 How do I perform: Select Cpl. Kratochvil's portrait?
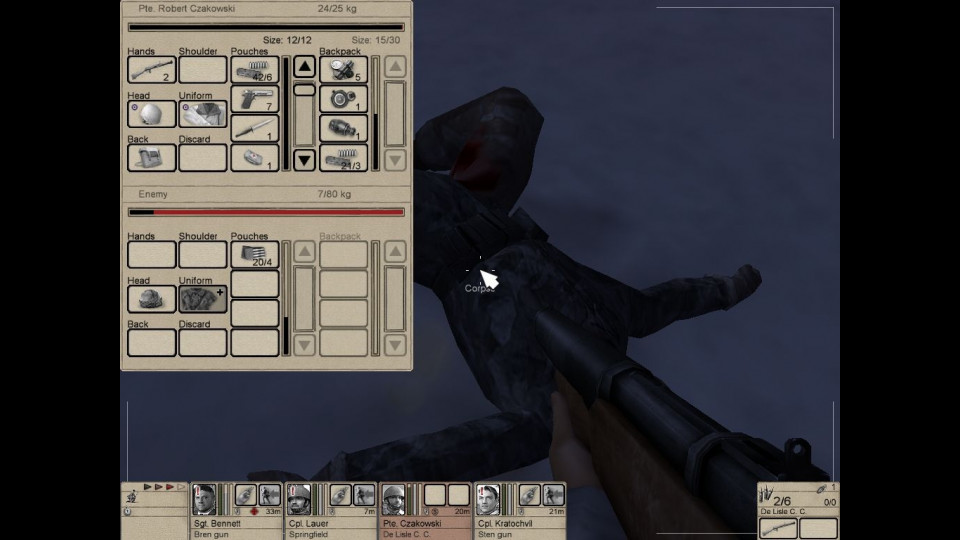(487, 498)
